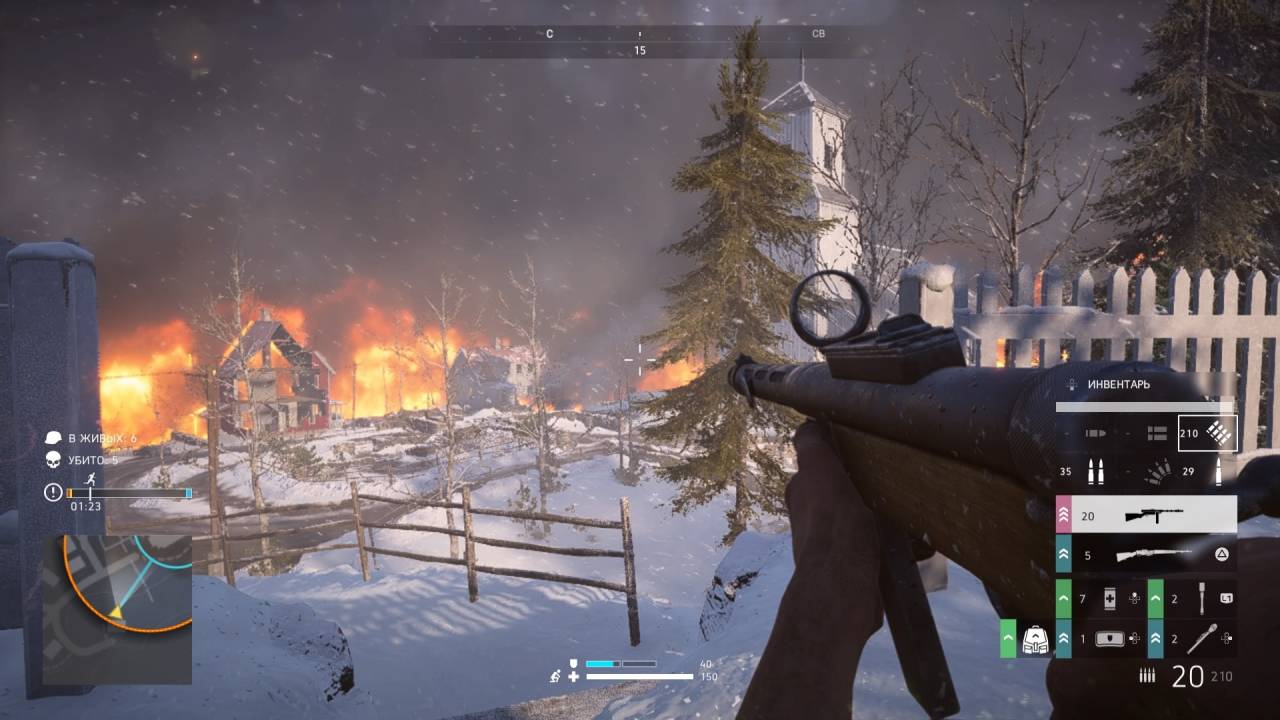Click the ИНВЕНТАРЬ inventory header
Screen dimensions: 1280x720
tap(1118, 384)
